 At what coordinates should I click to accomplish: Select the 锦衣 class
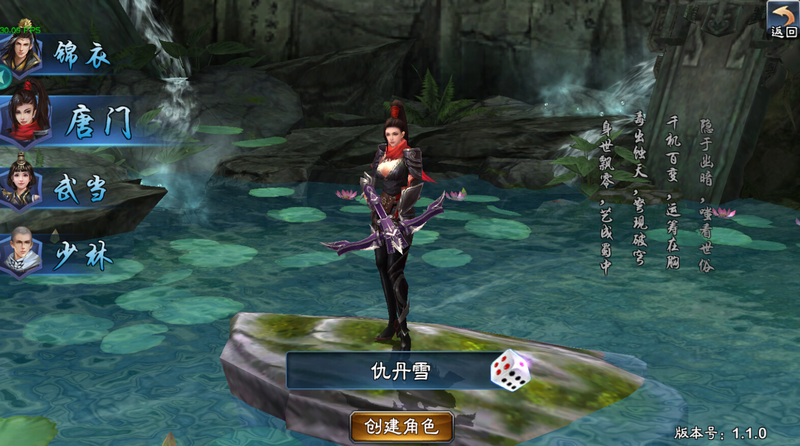tap(62, 54)
